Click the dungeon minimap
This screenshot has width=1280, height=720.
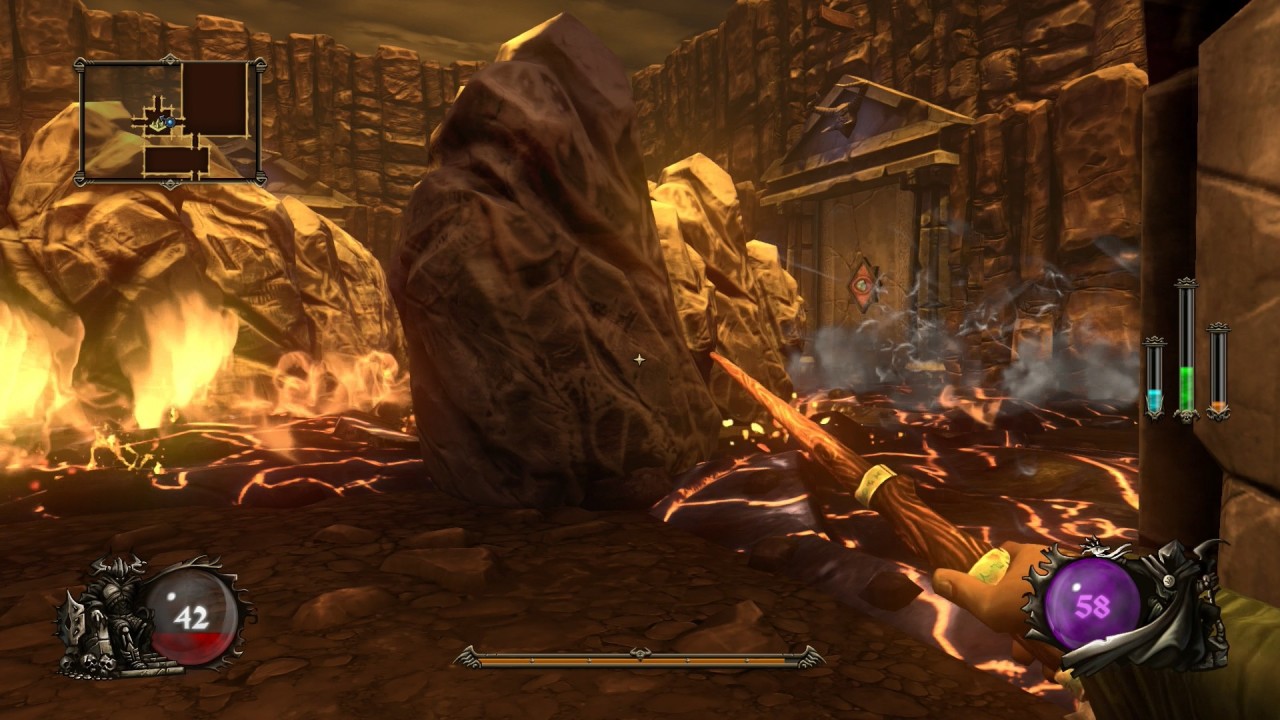171,122
